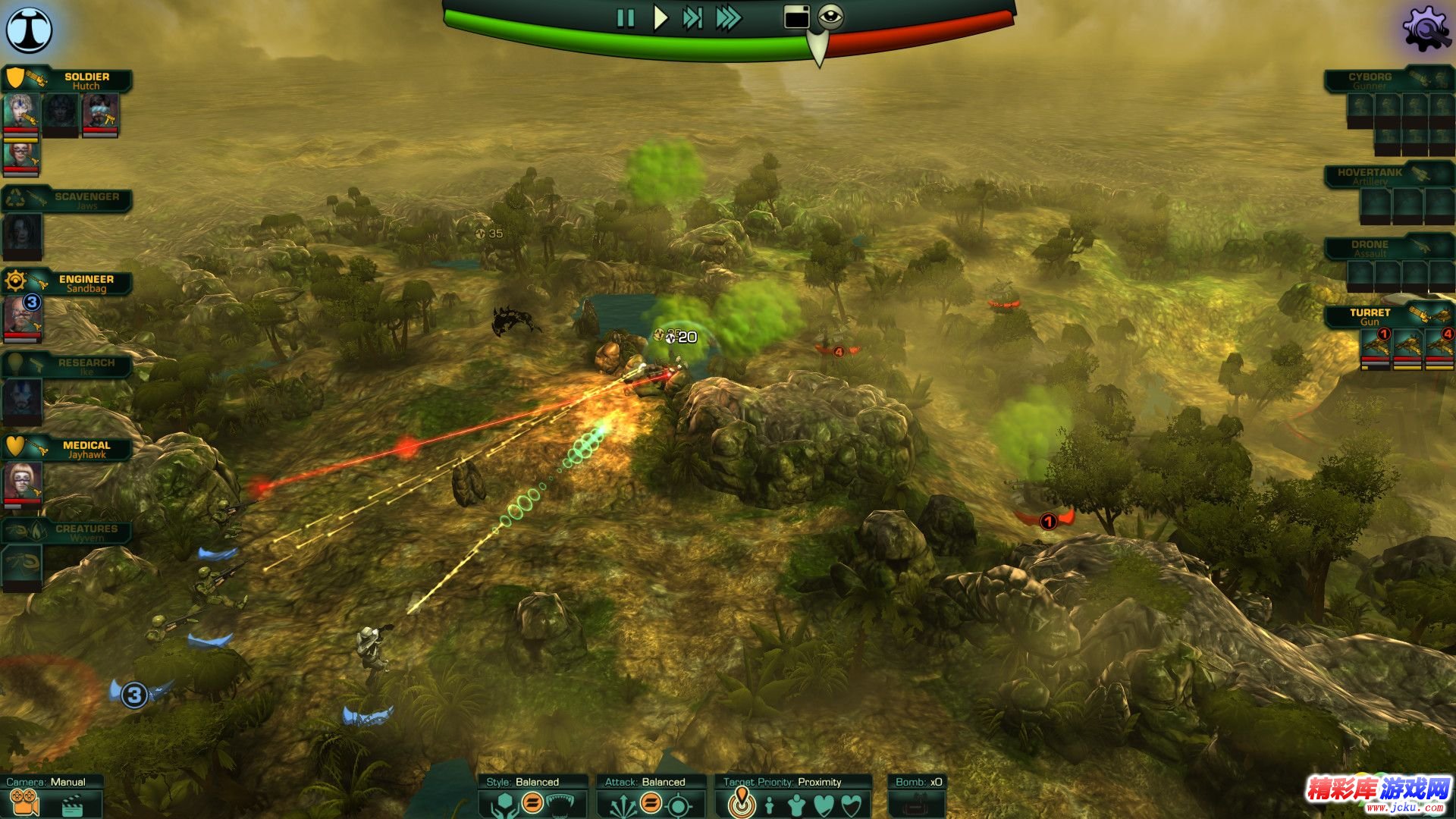The height and width of the screenshot is (819, 1456).
Task: Toggle the eye visibility icon
Action: (x=831, y=16)
